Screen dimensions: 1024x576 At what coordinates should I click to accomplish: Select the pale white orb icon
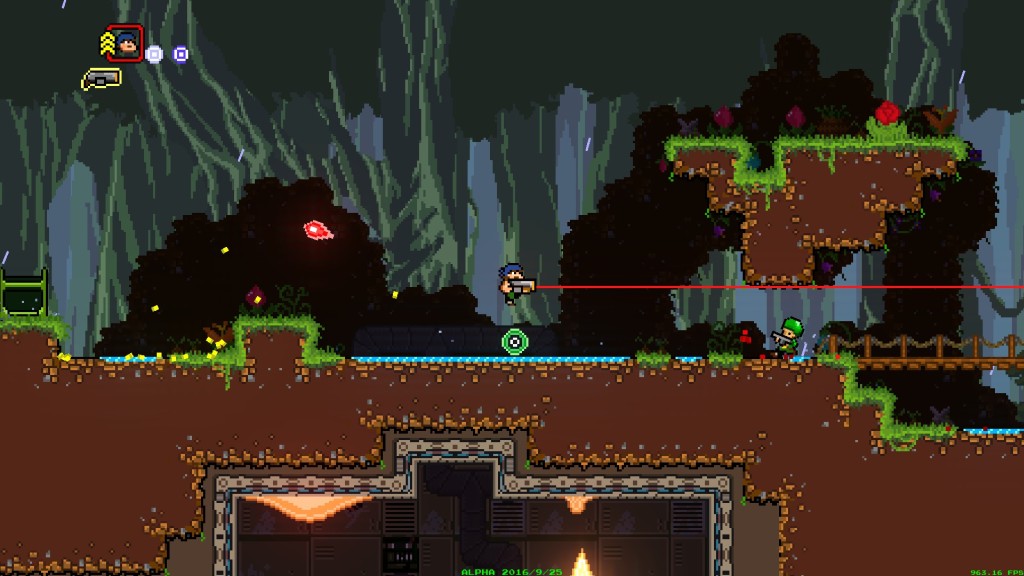pyautogui.click(x=154, y=54)
